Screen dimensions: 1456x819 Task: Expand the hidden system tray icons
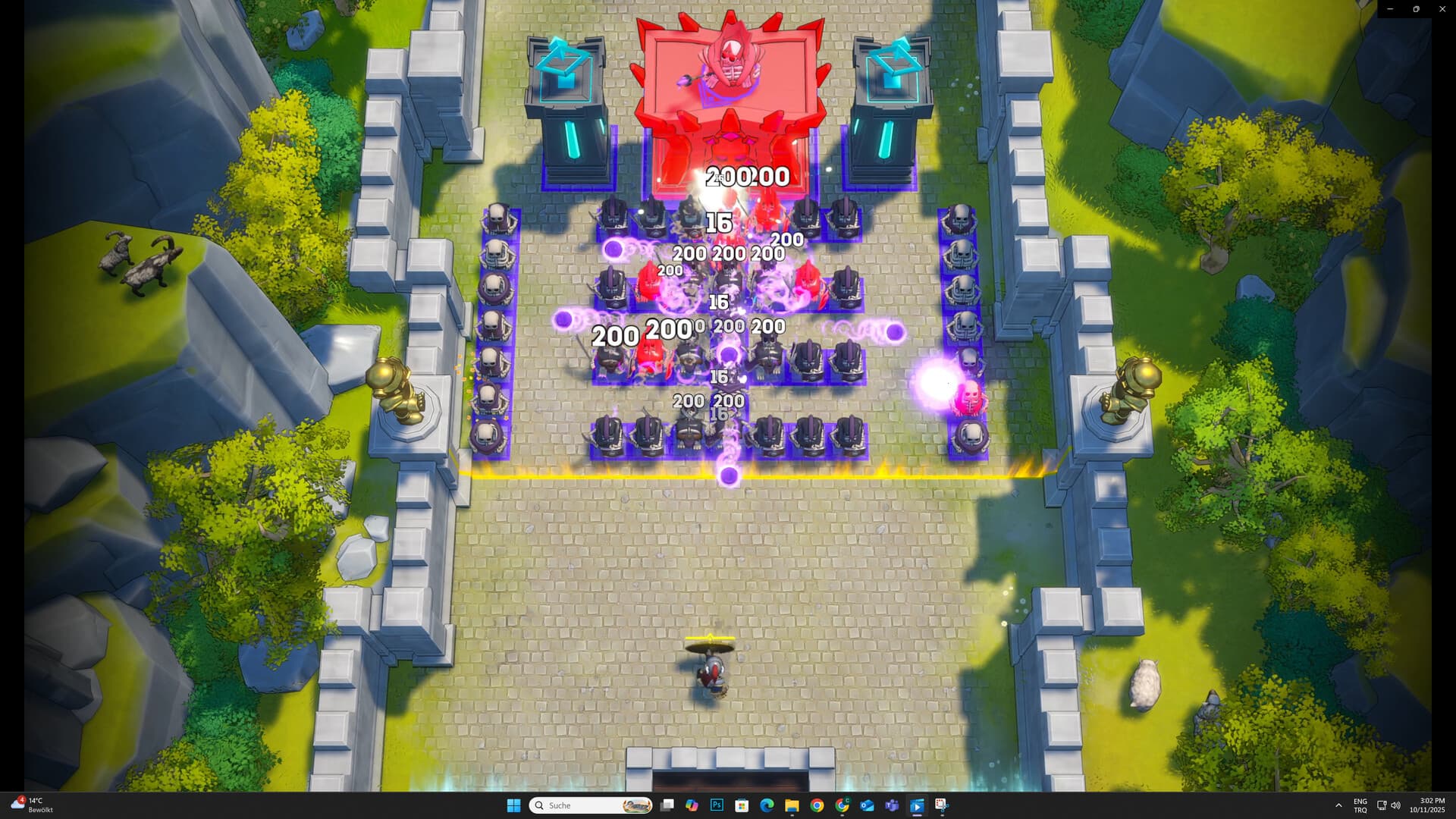pos(1339,805)
